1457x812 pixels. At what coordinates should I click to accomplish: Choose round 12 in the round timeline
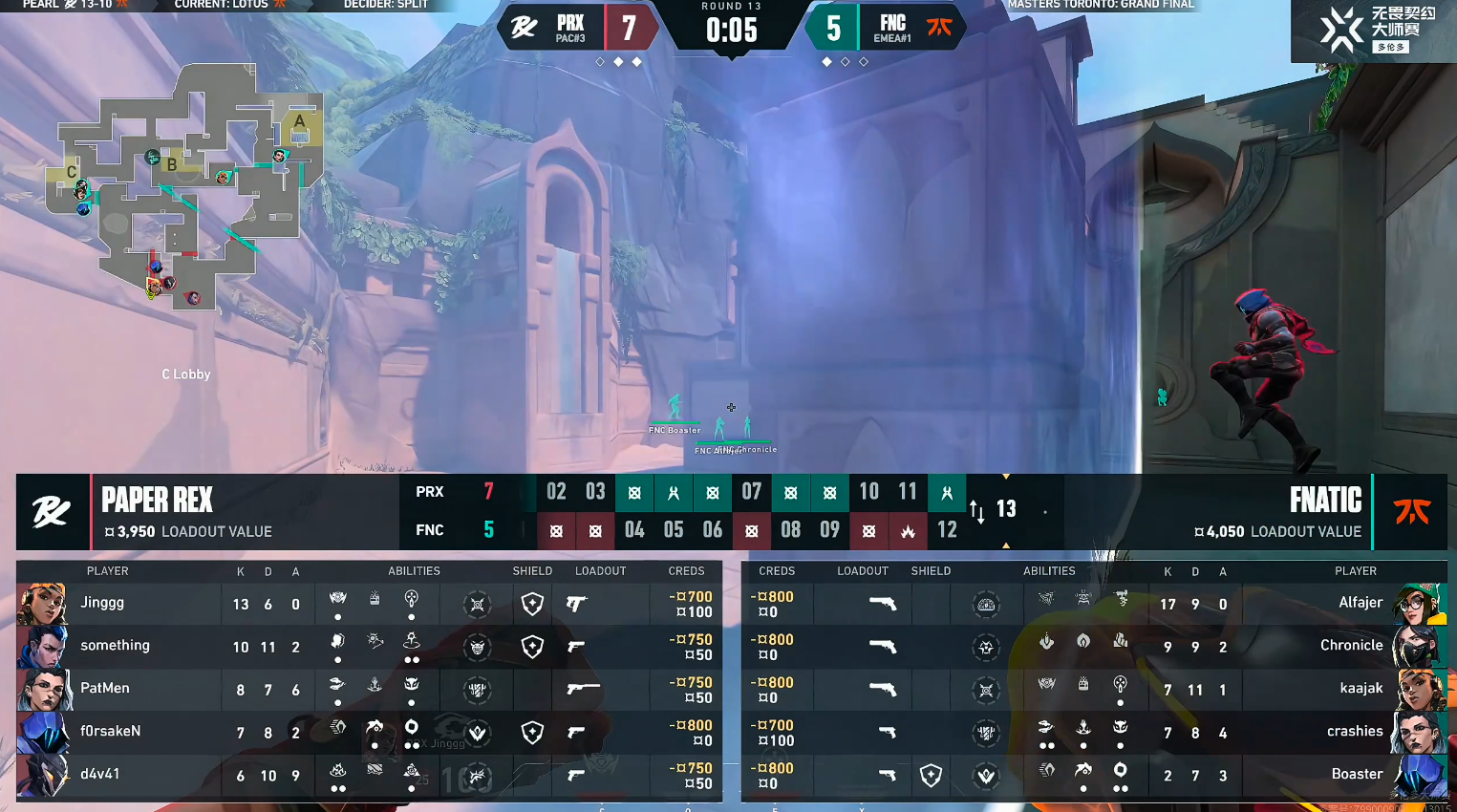pos(947,530)
